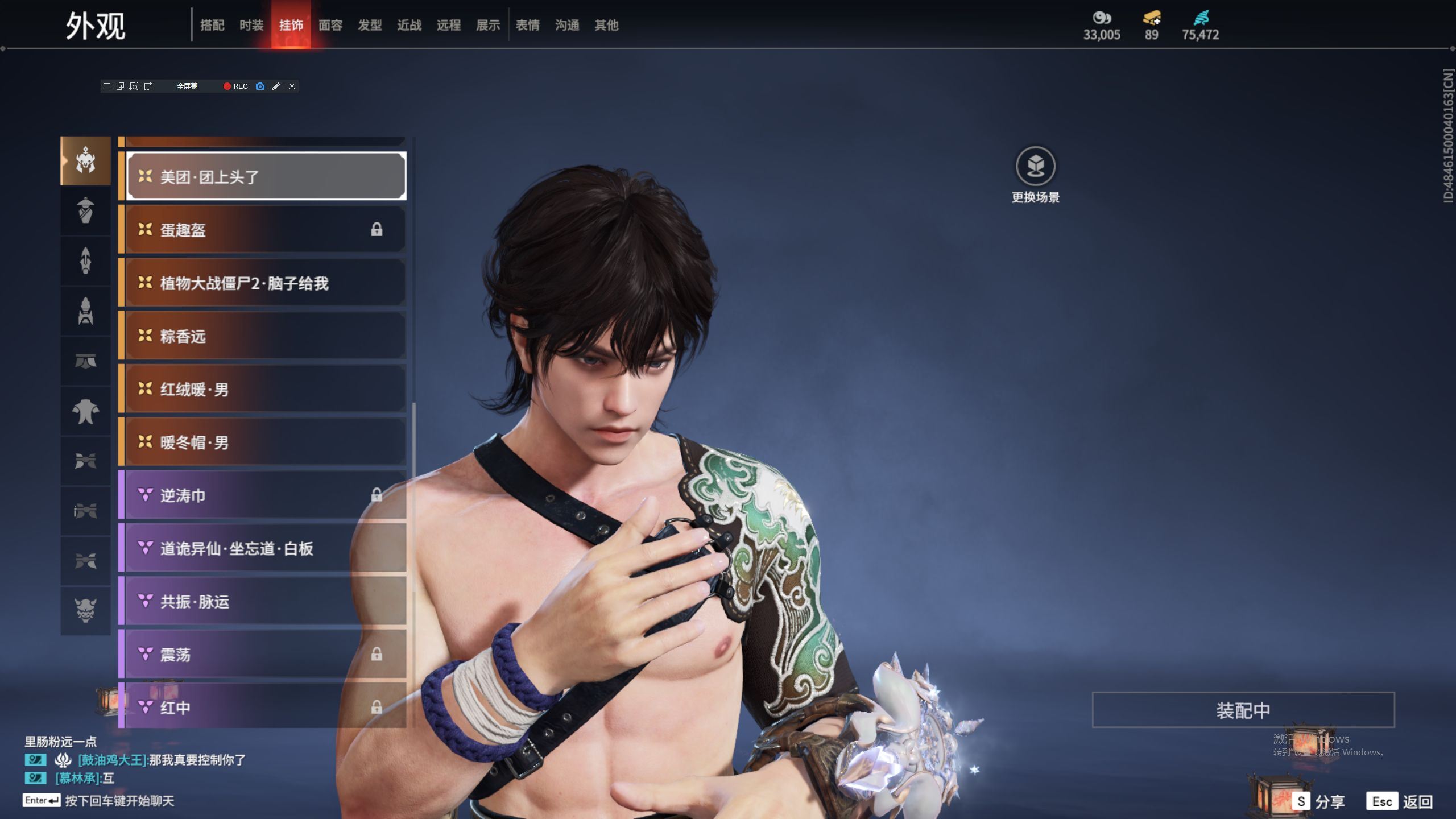Switch to the 时装 tab
The image size is (1456, 819).
[x=251, y=25]
